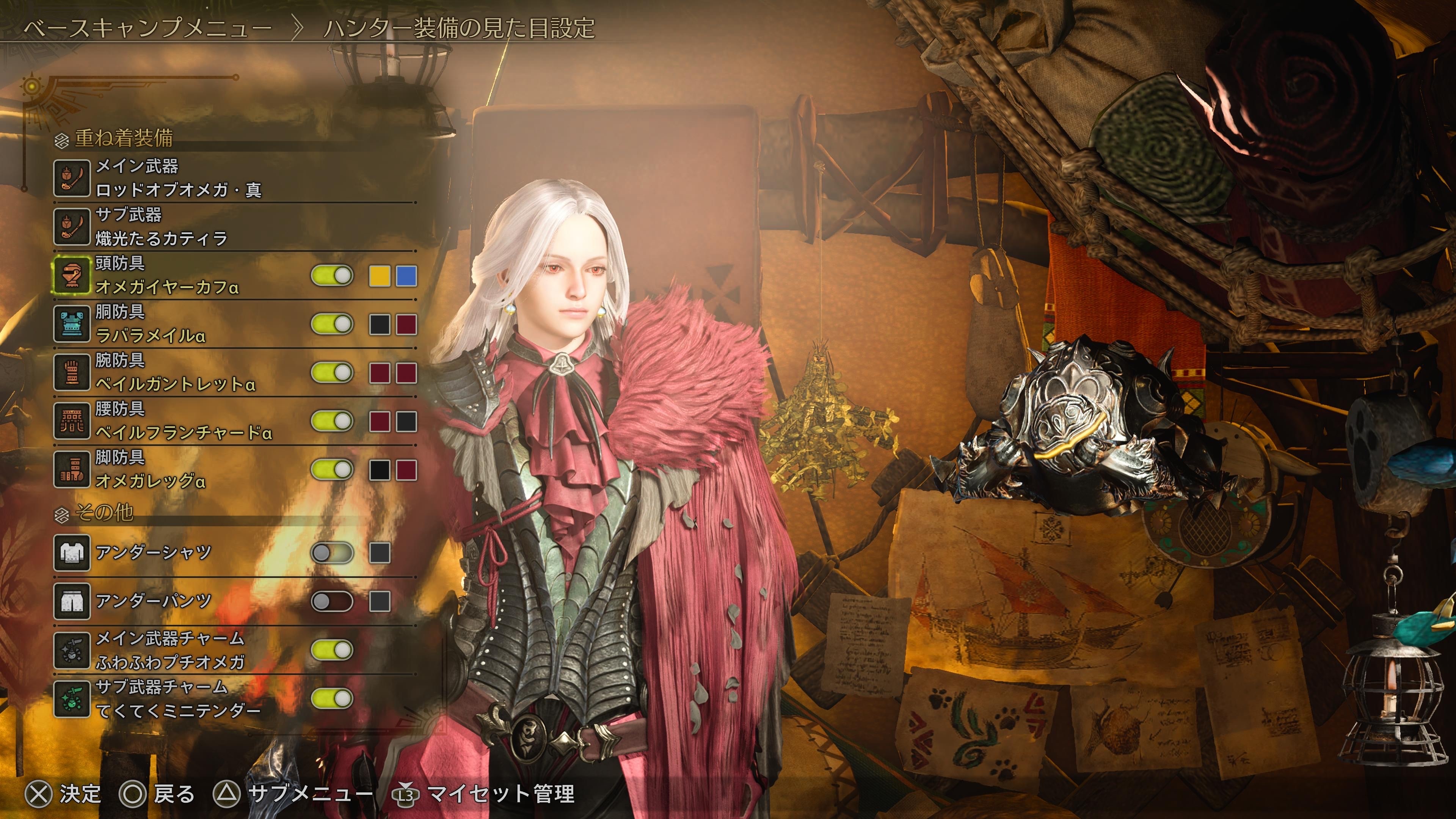The image size is (1456, 819).
Task: Enable the アンダーシャツ toggle
Action: pos(332,553)
